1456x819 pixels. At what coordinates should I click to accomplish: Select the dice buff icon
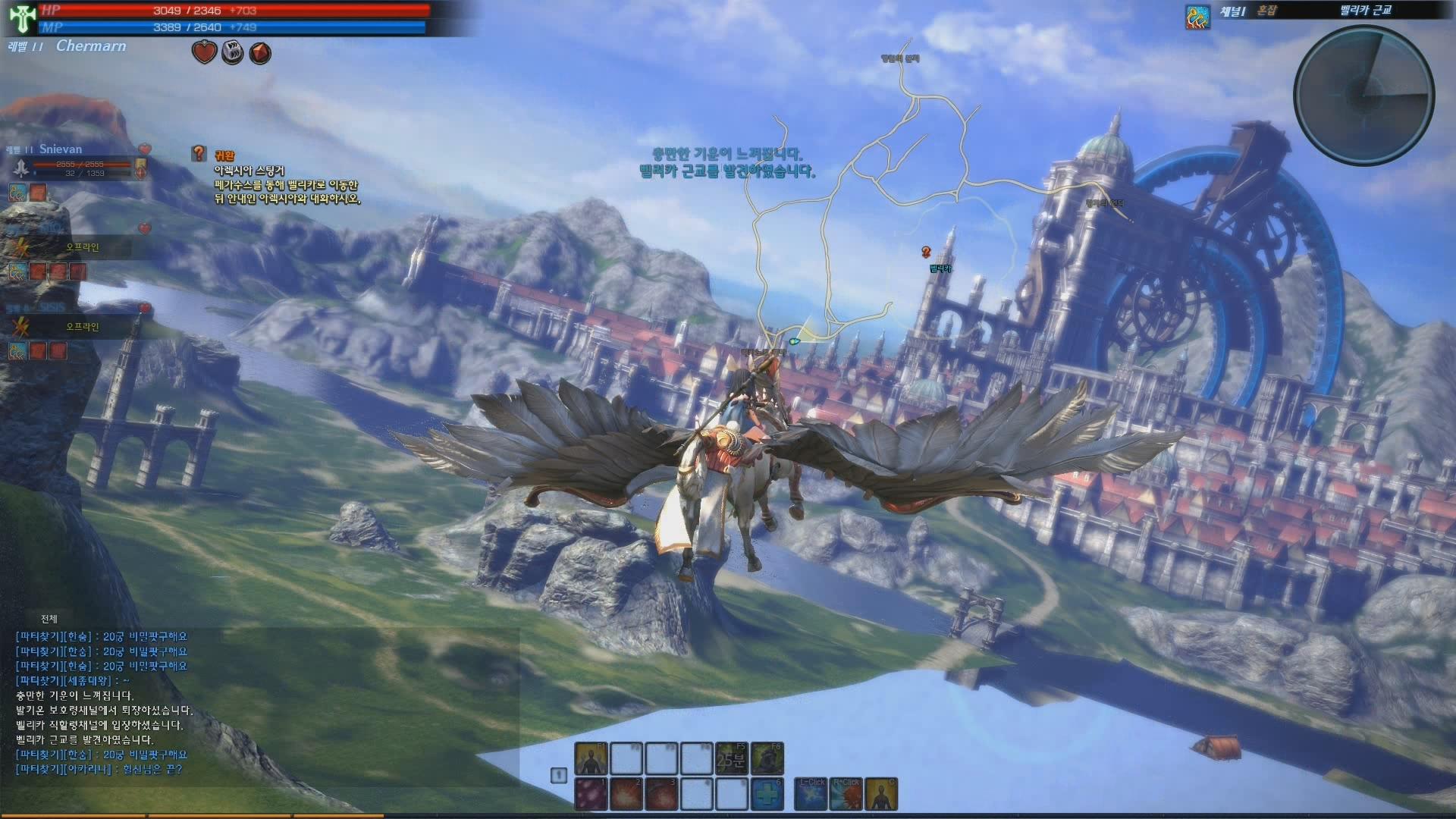pos(232,52)
